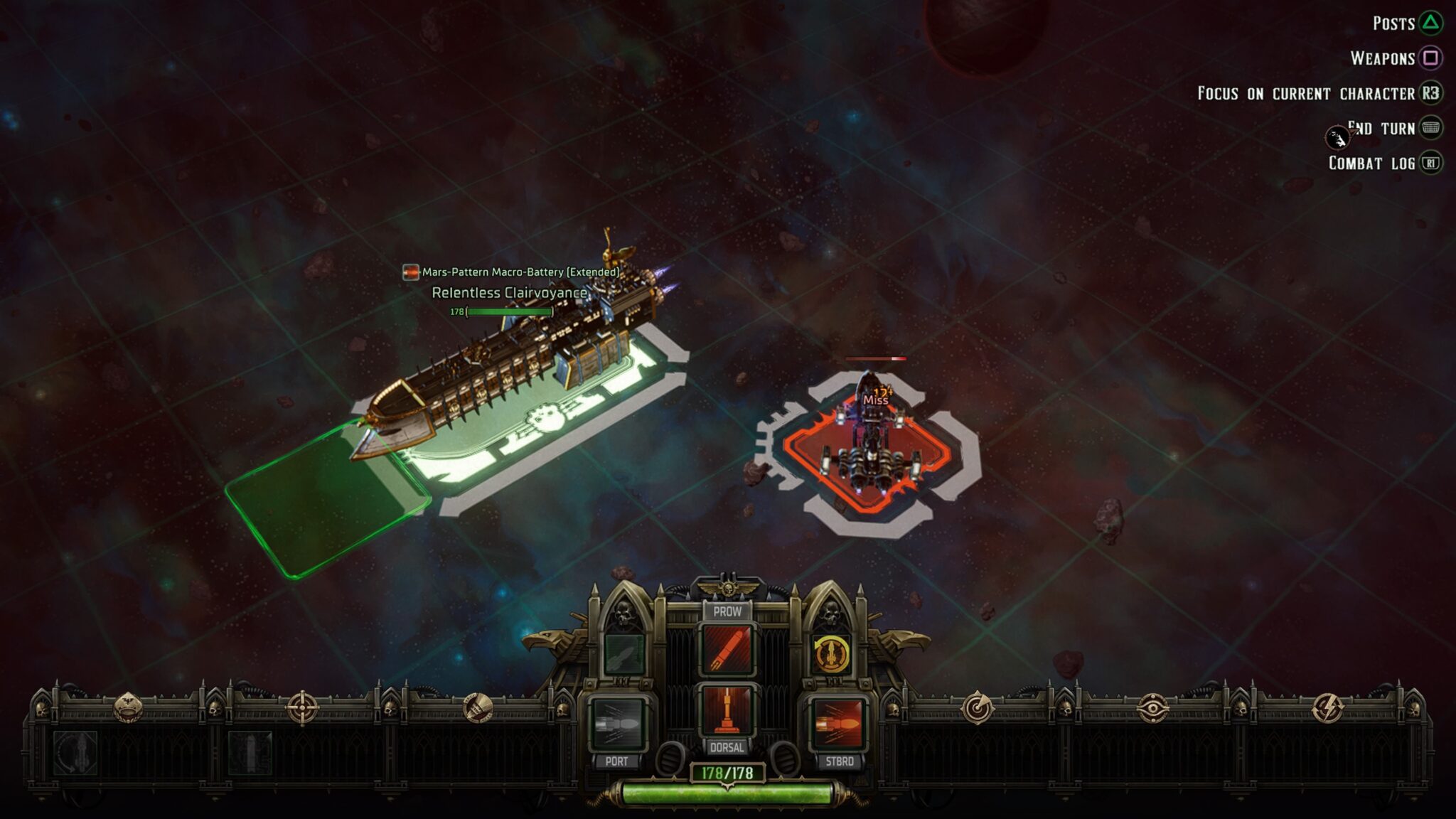Screen dimensions: 1456x819
Task: Click Relentless Clairvoyance's green health bar
Action: pyautogui.click(x=510, y=311)
